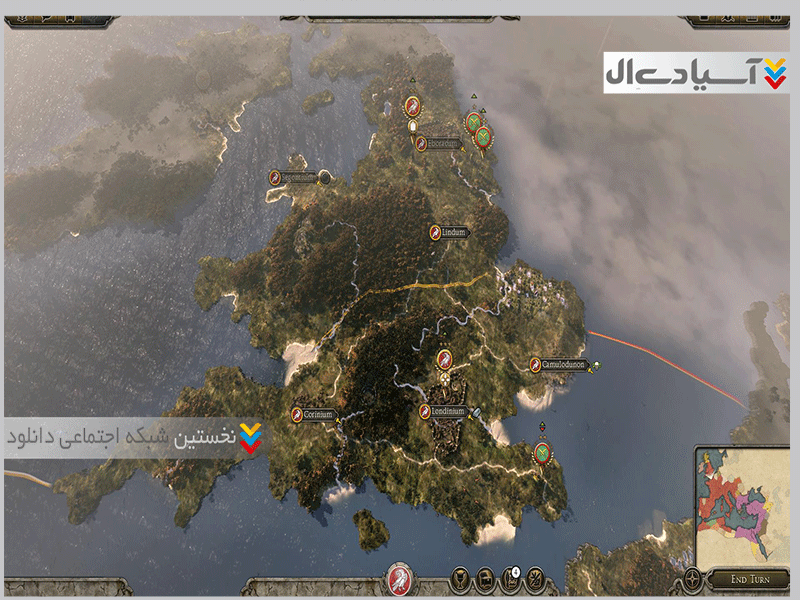Select the Camulodunon settlement label
Image resolution: width=800 pixels, height=600 pixels.
click(562, 365)
